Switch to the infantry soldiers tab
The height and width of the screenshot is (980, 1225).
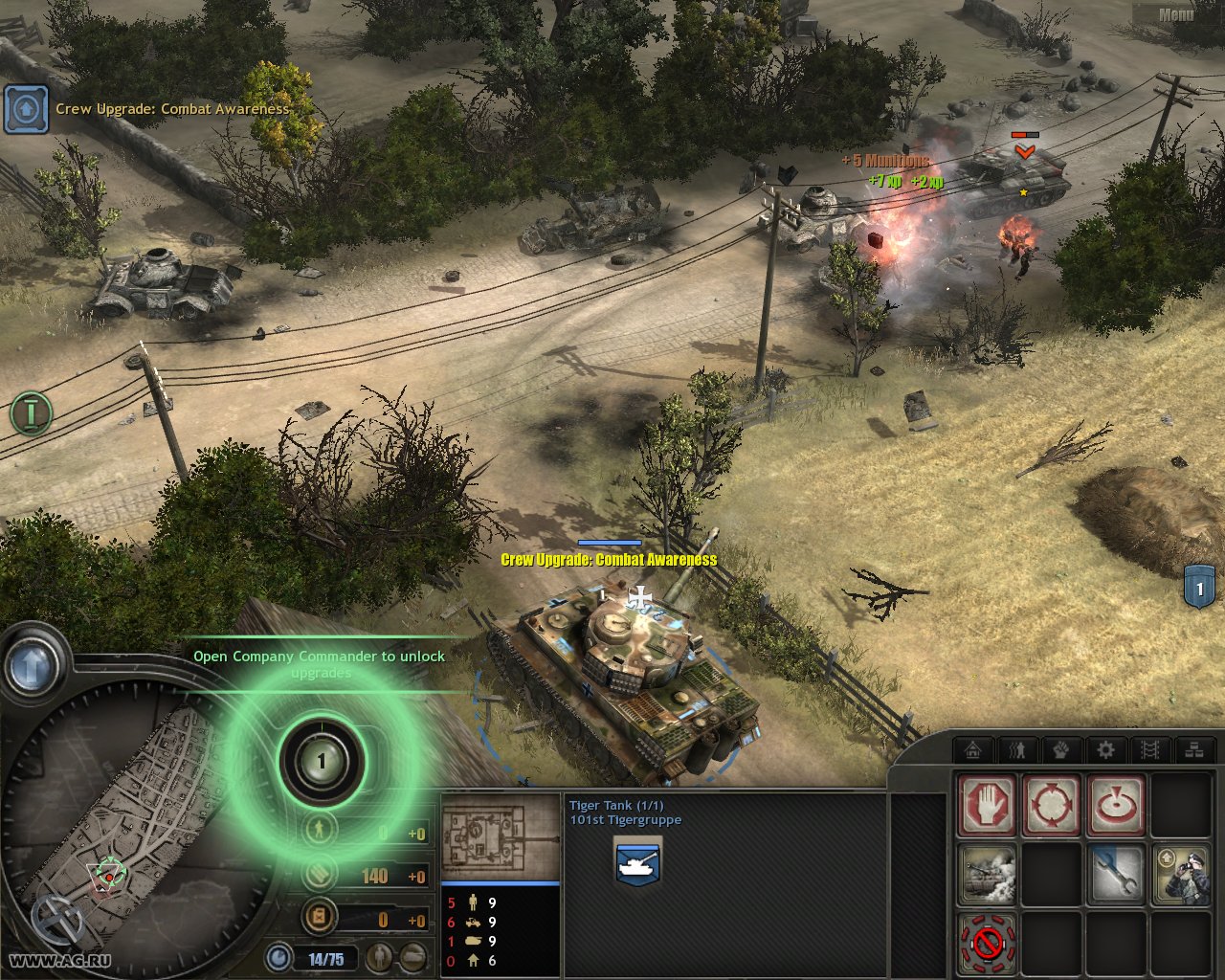click(x=1017, y=749)
